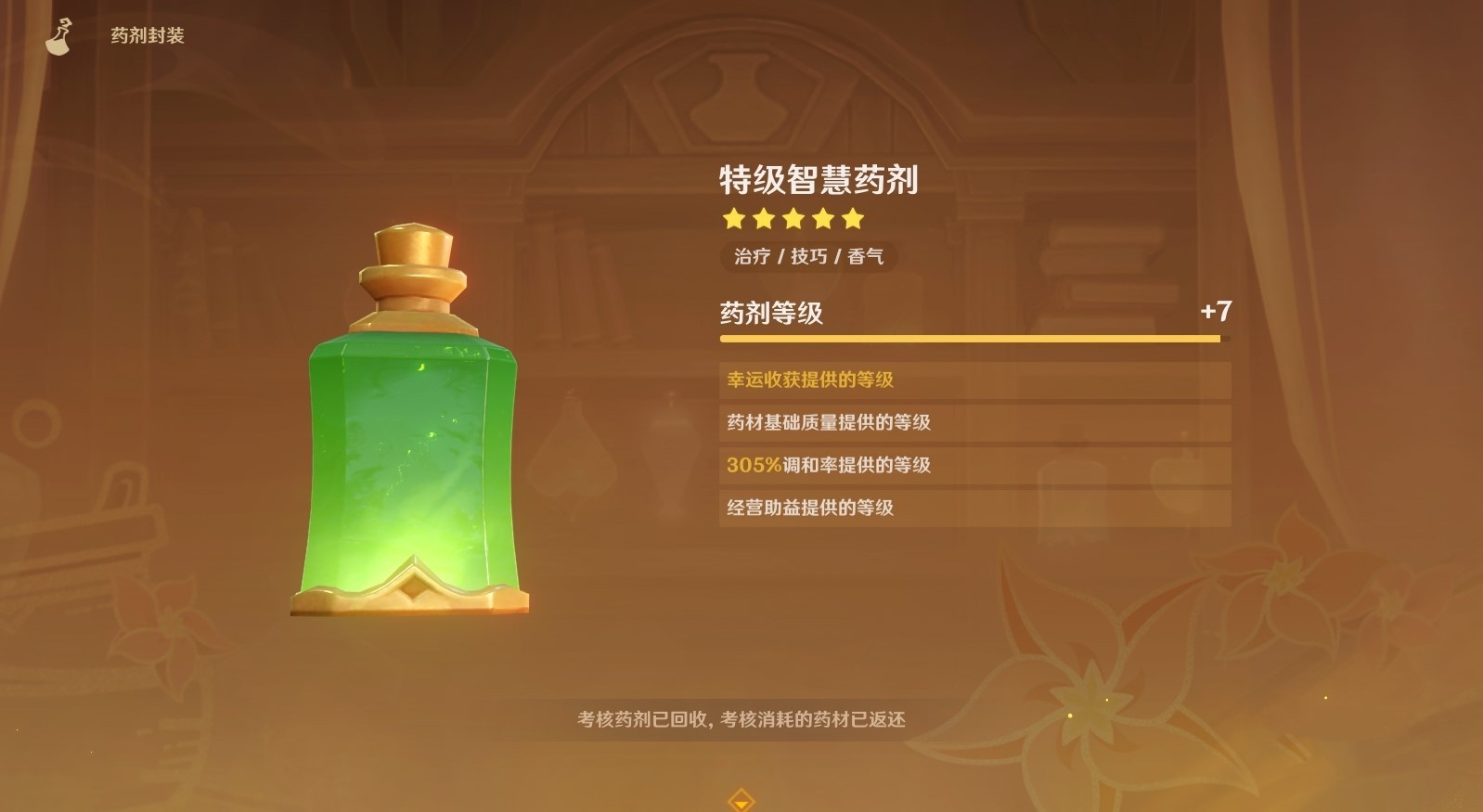Click the yellow potion level progress bar
The image size is (1483, 812).
[x=972, y=340]
